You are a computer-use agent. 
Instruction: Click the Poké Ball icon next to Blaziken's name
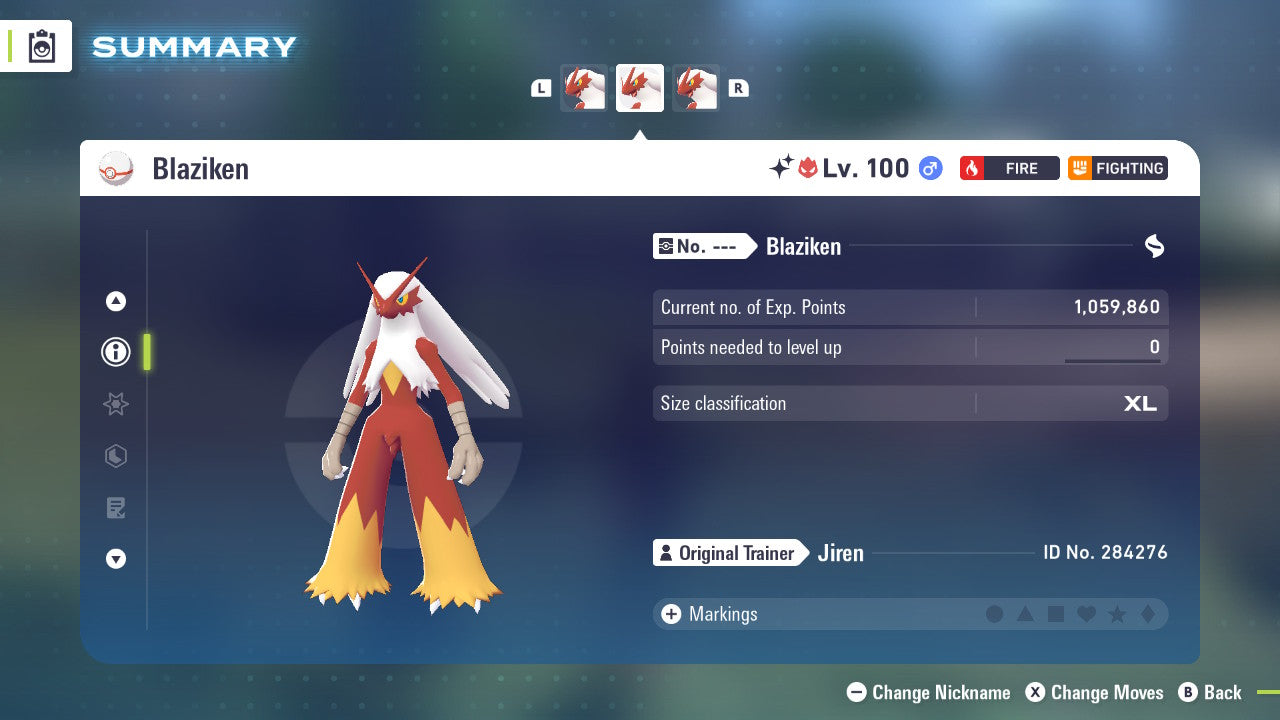click(x=116, y=168)
